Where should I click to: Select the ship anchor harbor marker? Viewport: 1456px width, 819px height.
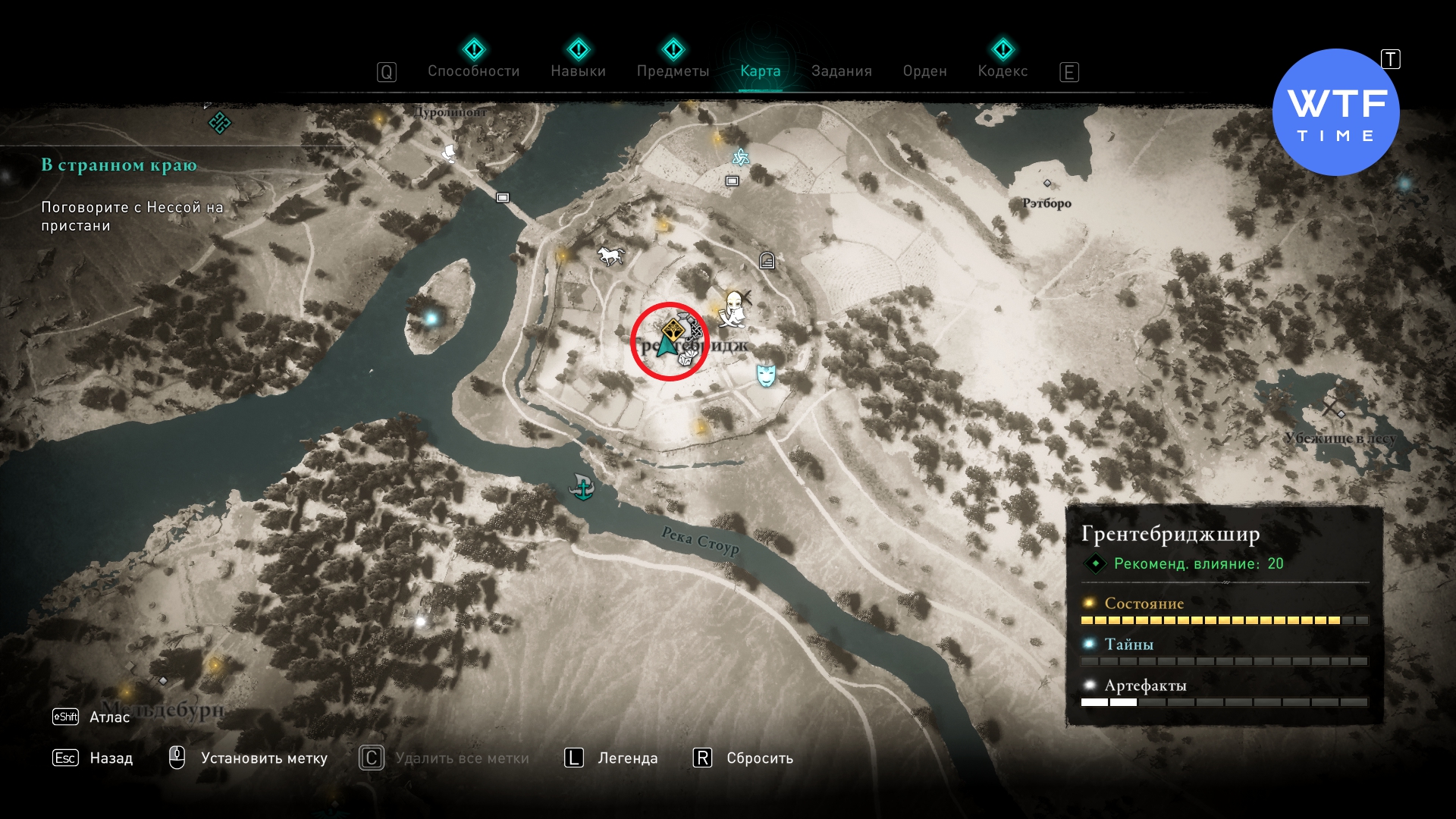(x=582, y=487)
